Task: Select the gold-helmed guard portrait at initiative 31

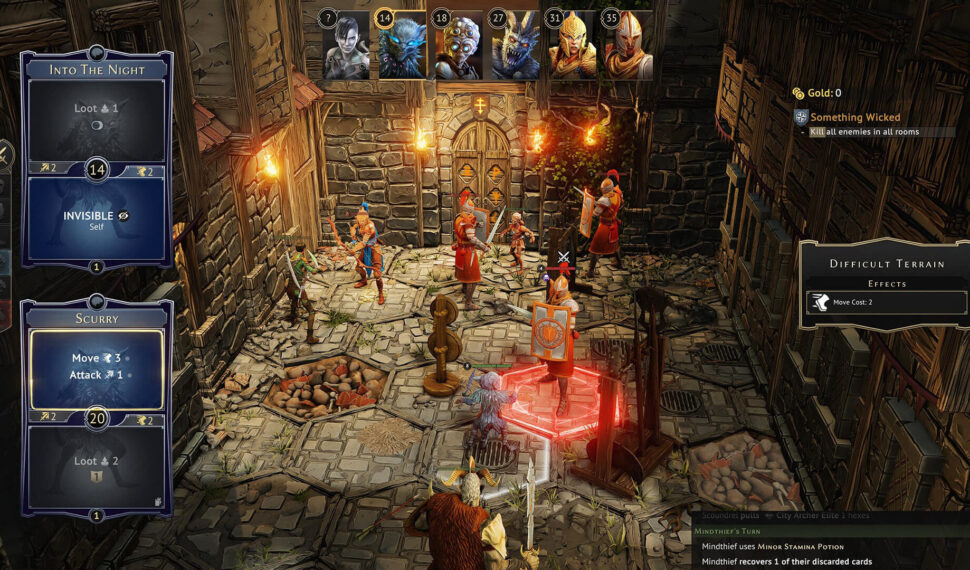Action: pyautogui.click(x=571, y=47)
